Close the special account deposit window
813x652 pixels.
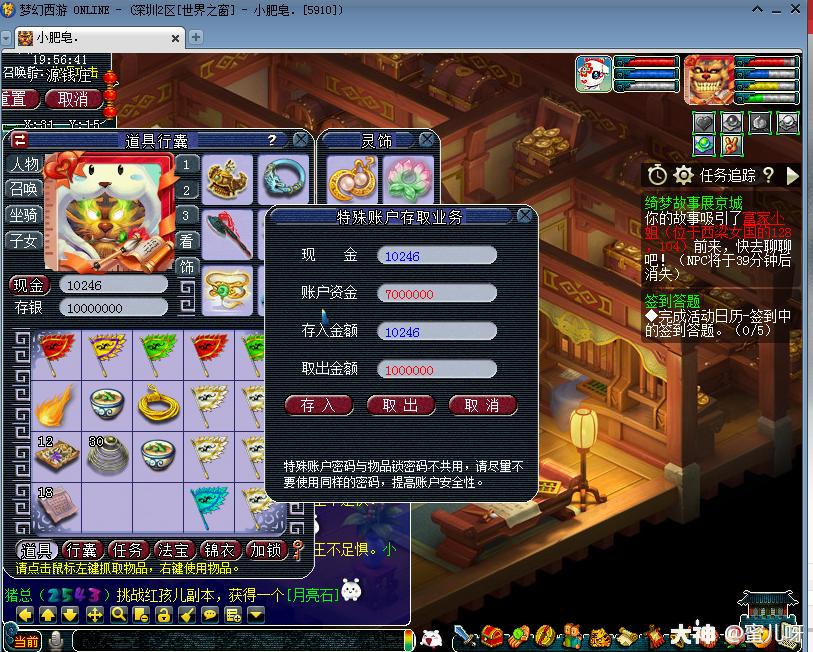pyautogui.click(x=525, y=216)
